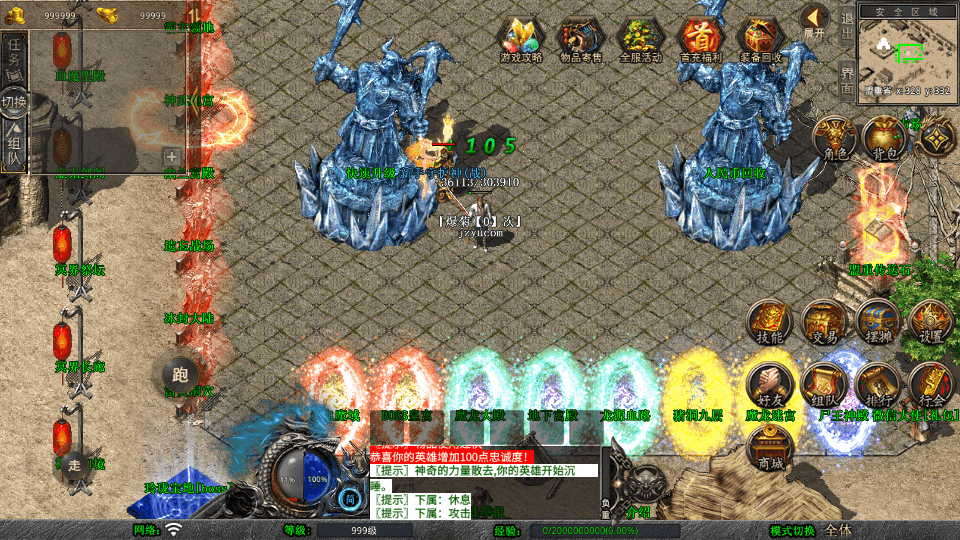Viewport: 960px width, 540px height.
Task: Click the 界面 interface tab
Action: pyautogui.click(x=847, y=79)
